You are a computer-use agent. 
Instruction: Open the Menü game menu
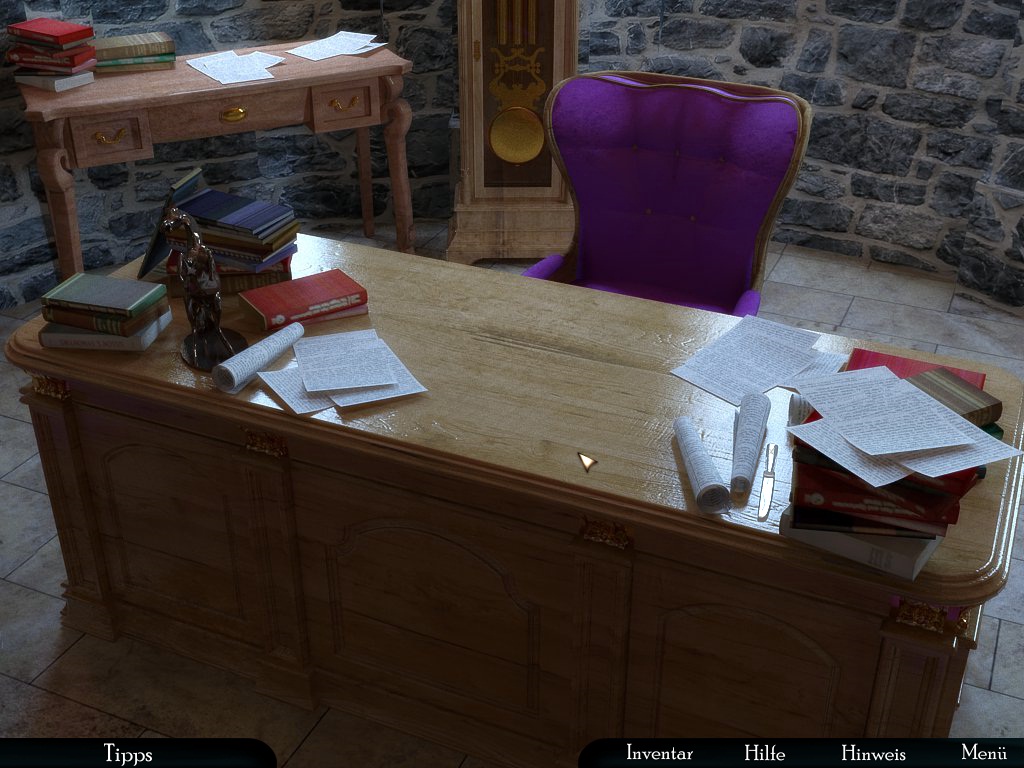click(x=983, y=753)
